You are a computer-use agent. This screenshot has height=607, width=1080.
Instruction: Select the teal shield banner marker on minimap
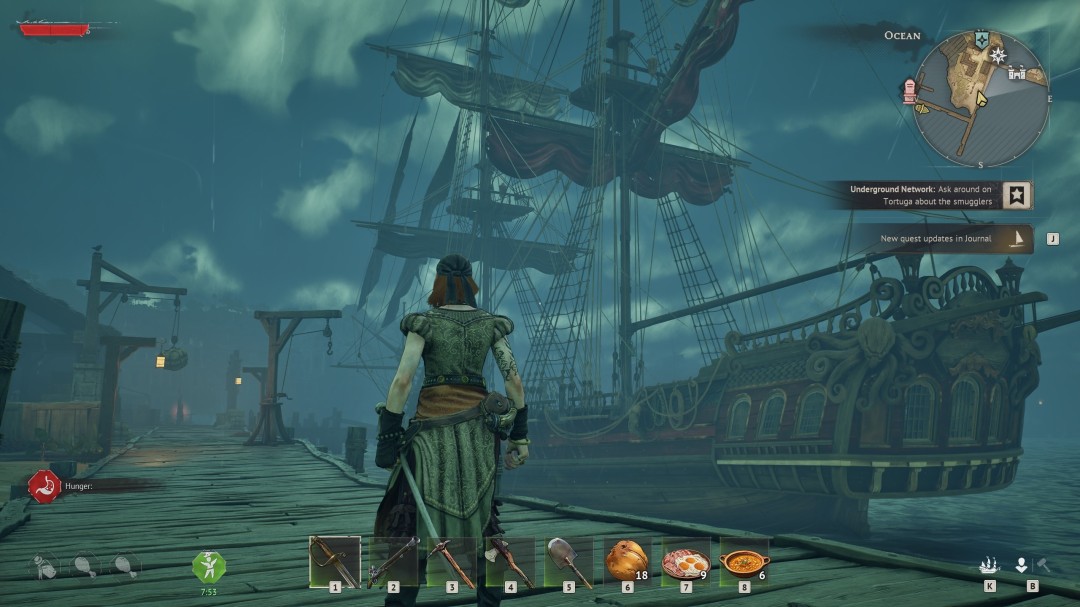click(982, 38)
